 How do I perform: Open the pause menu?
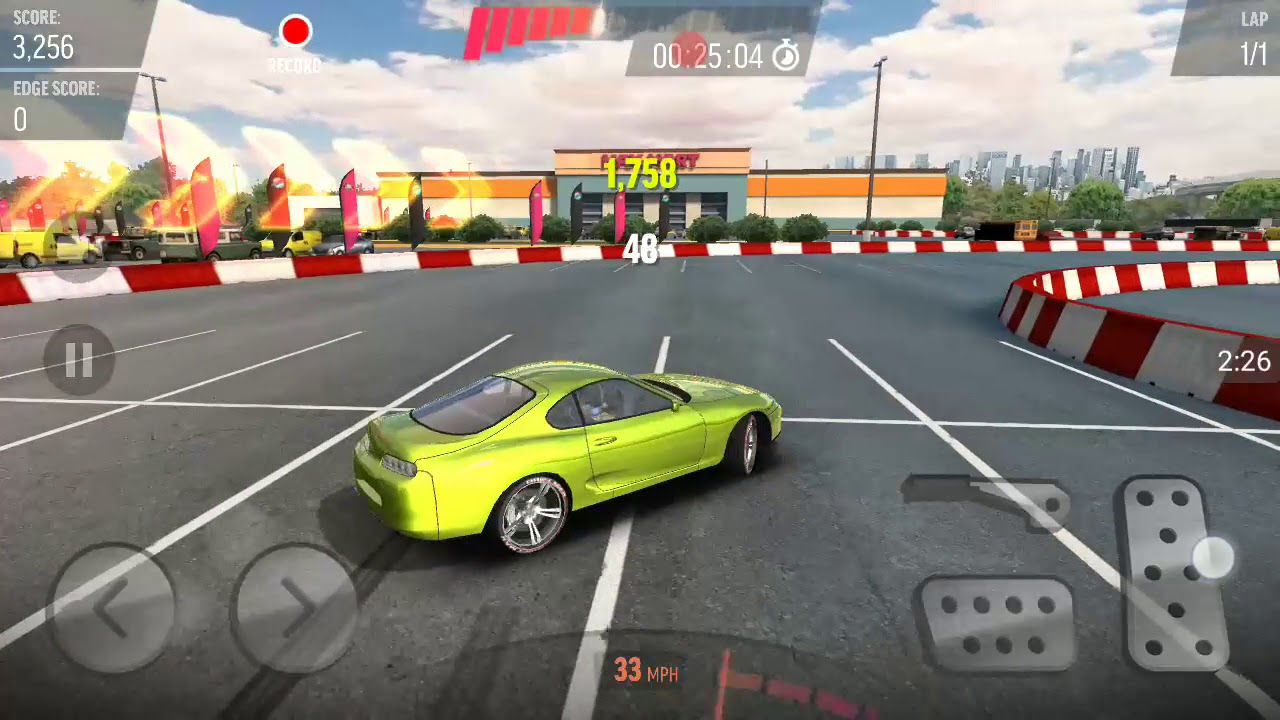pyautogui.click(x=78, y=360)
